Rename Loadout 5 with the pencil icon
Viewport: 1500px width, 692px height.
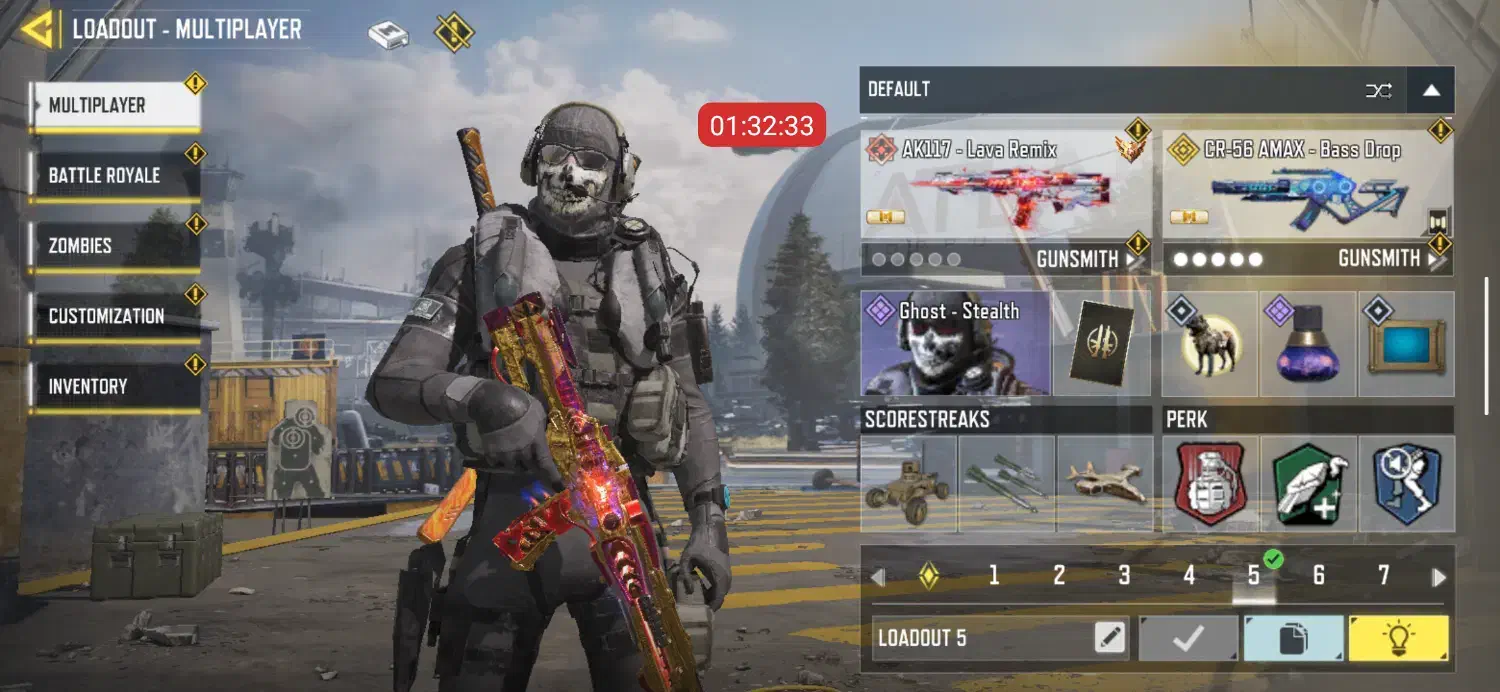(x=1109, y=638)
